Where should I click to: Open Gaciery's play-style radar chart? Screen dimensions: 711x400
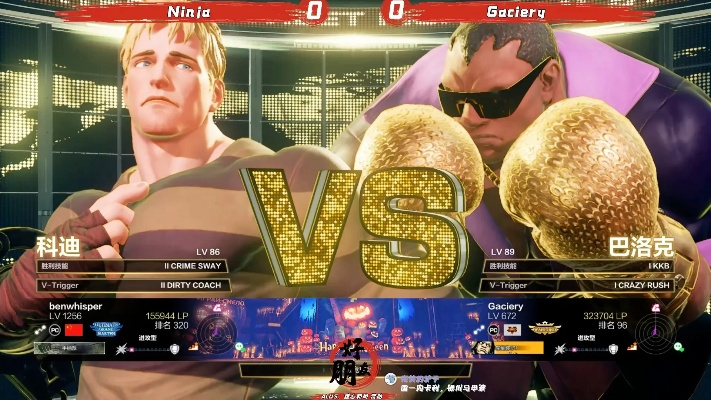tap(654, 332)
